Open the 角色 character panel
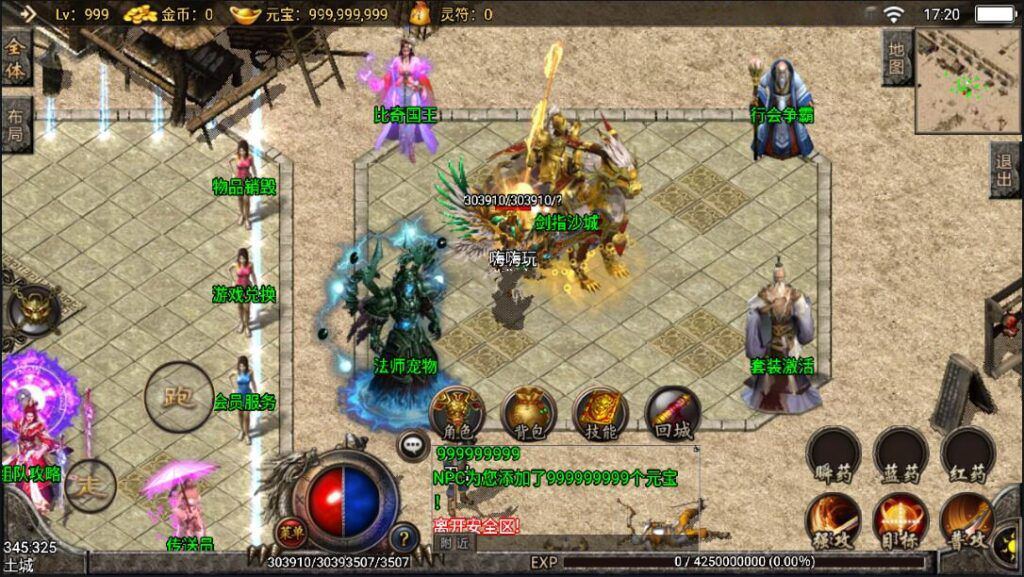This screenshot has width=1024, height=577. [457, 412]
